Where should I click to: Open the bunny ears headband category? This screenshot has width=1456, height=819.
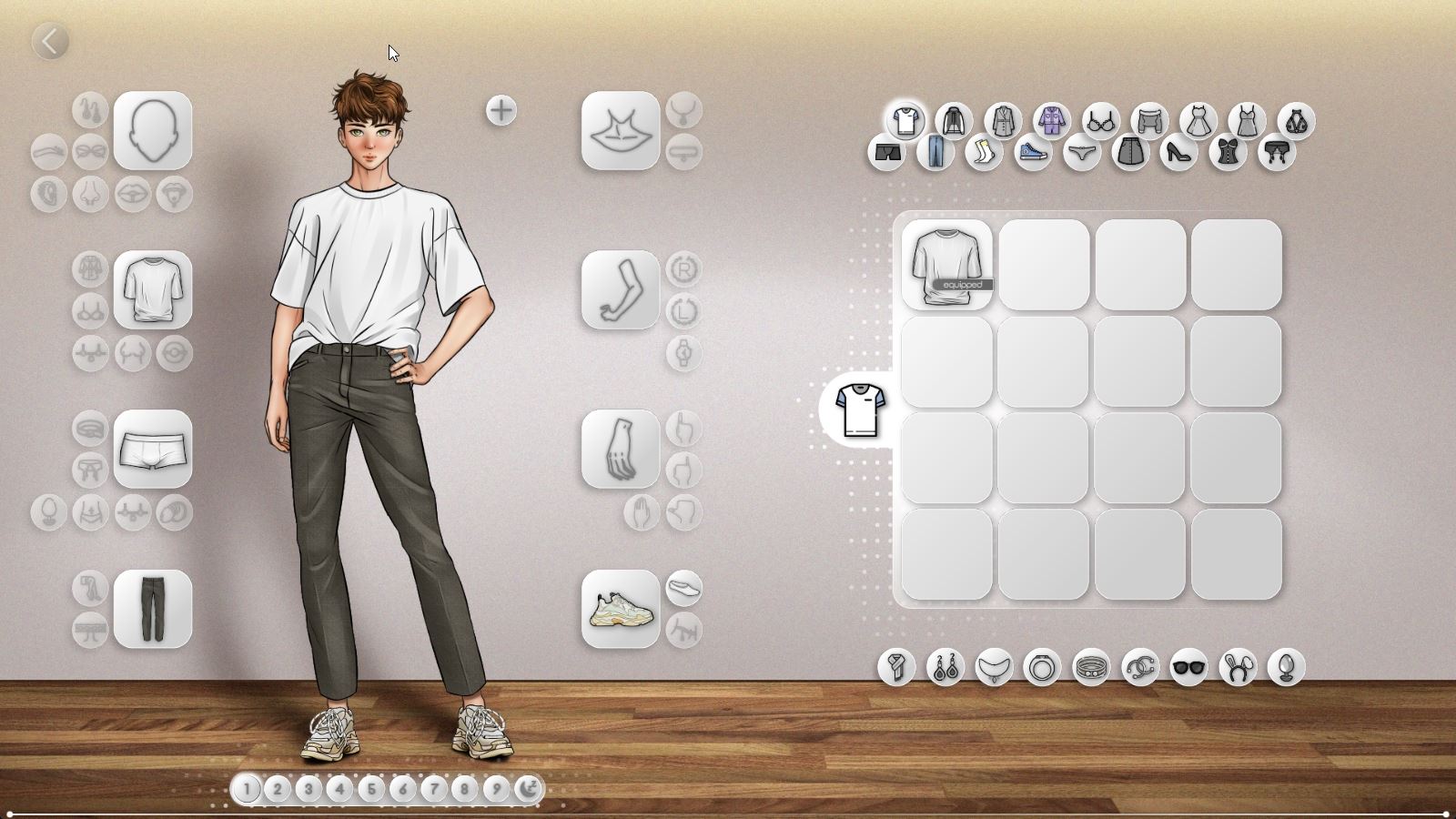[x=1238, y=667]
